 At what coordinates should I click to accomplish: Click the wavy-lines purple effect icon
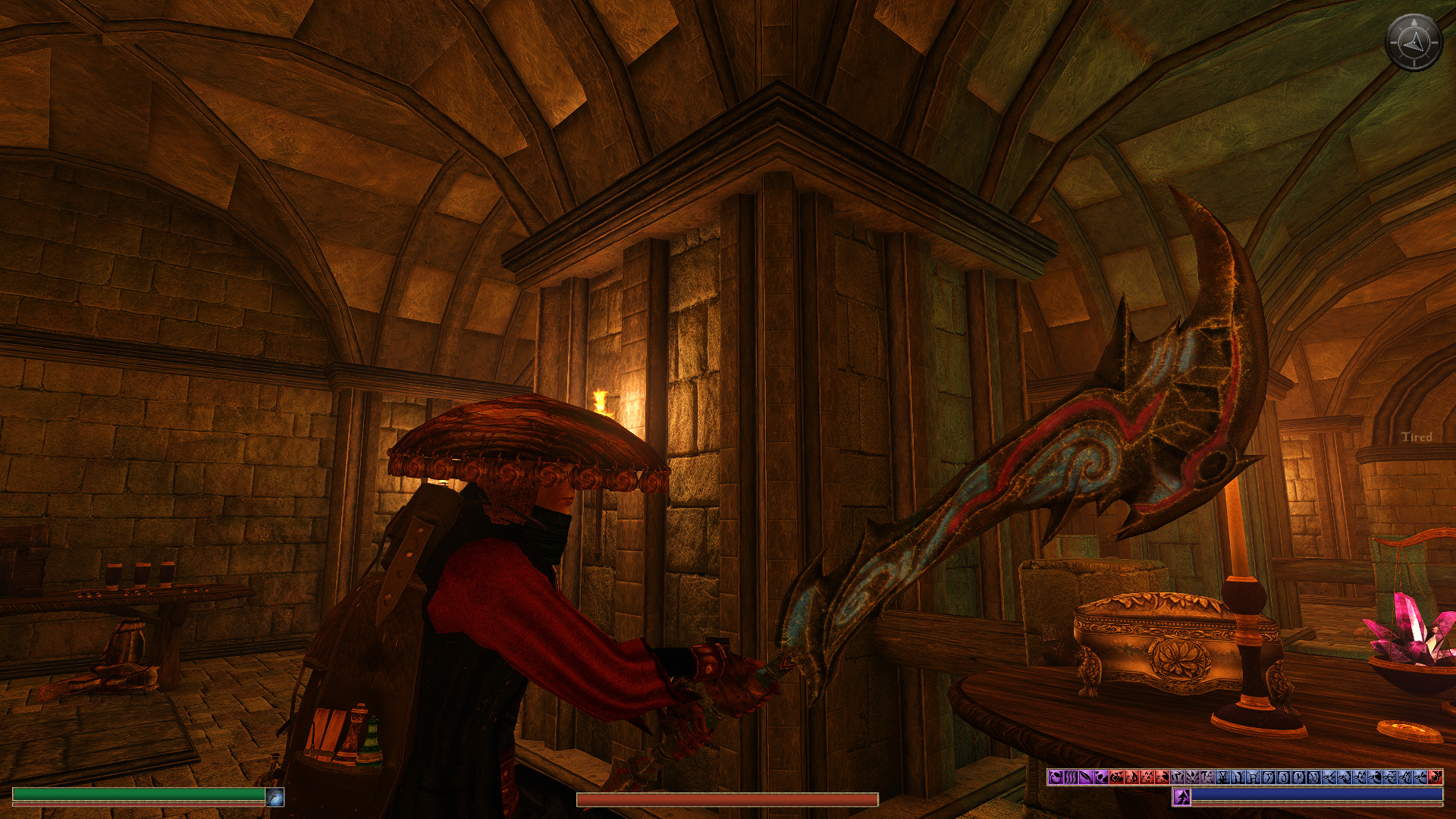1070,777
